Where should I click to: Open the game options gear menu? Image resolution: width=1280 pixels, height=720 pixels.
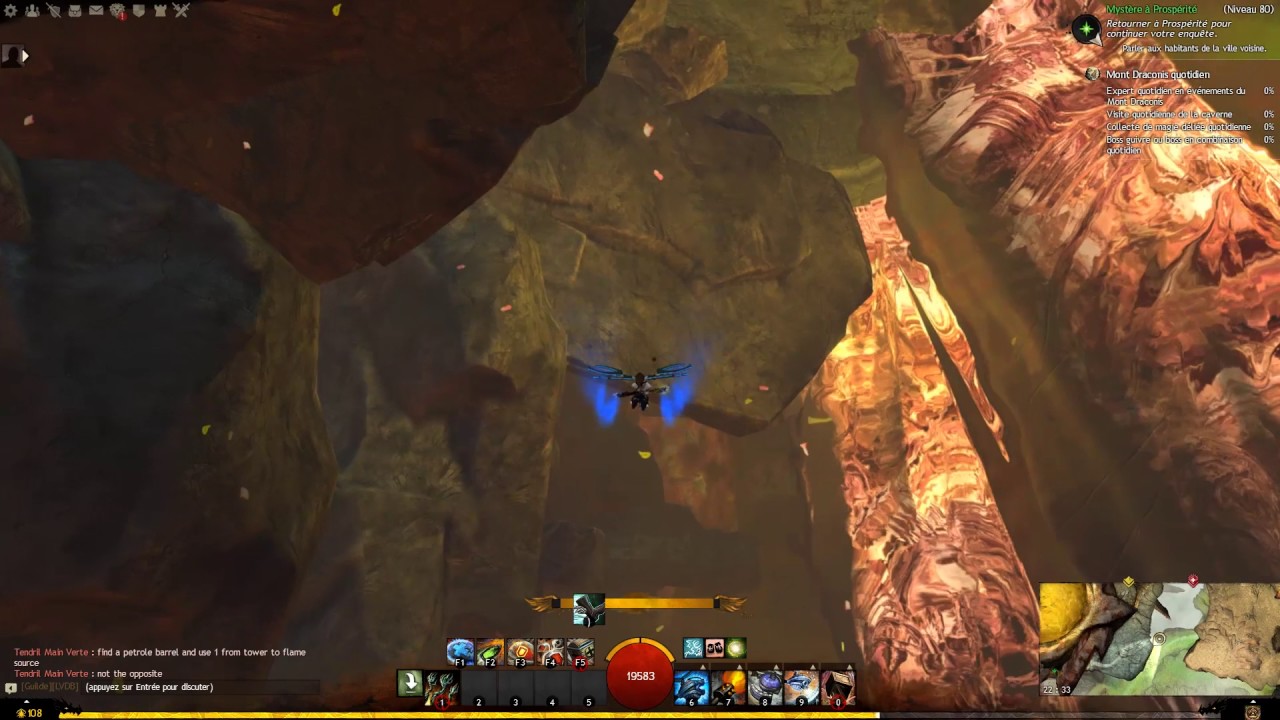[10, 11]
